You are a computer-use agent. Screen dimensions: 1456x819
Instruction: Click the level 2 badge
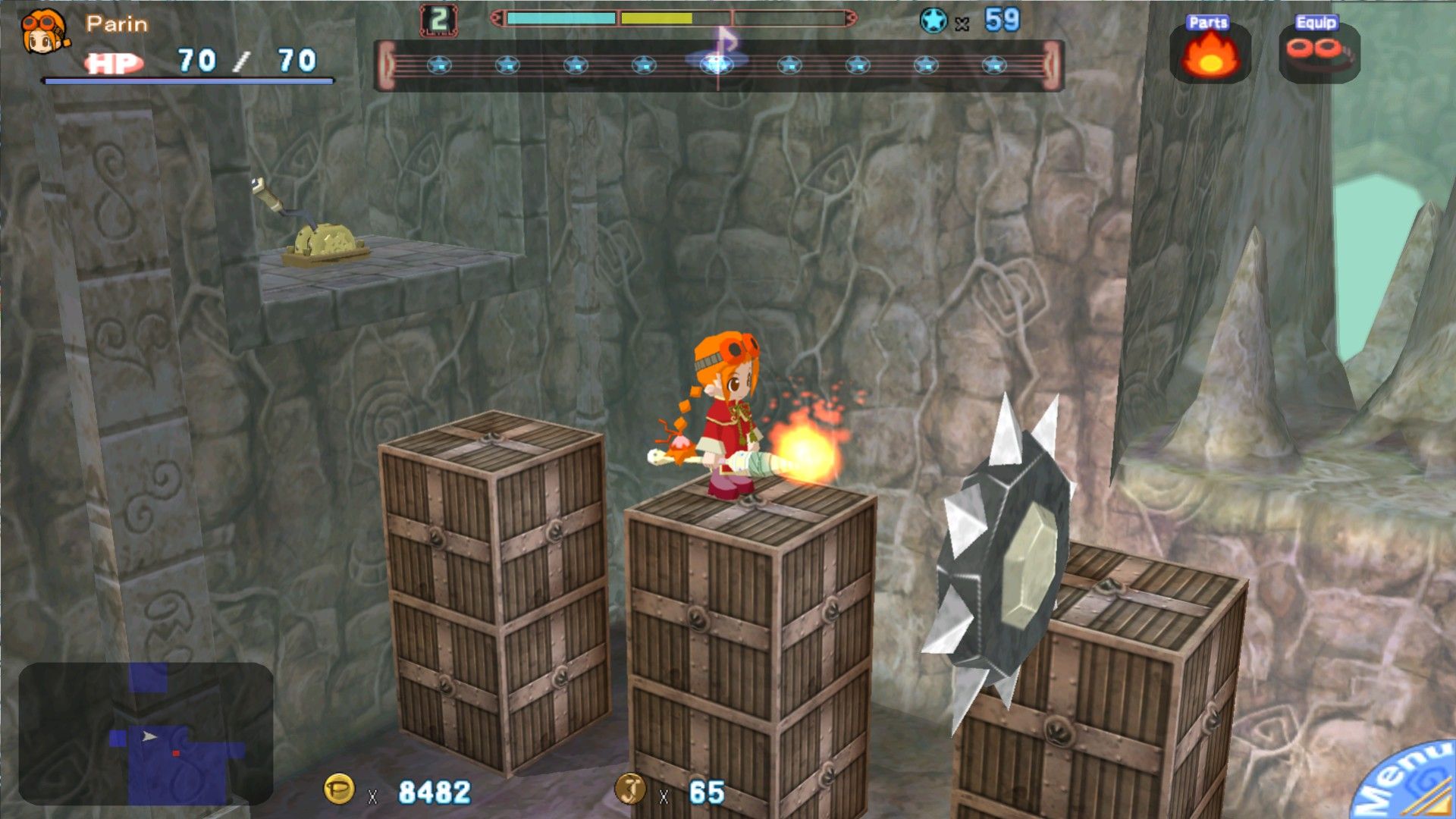[438, 18]
